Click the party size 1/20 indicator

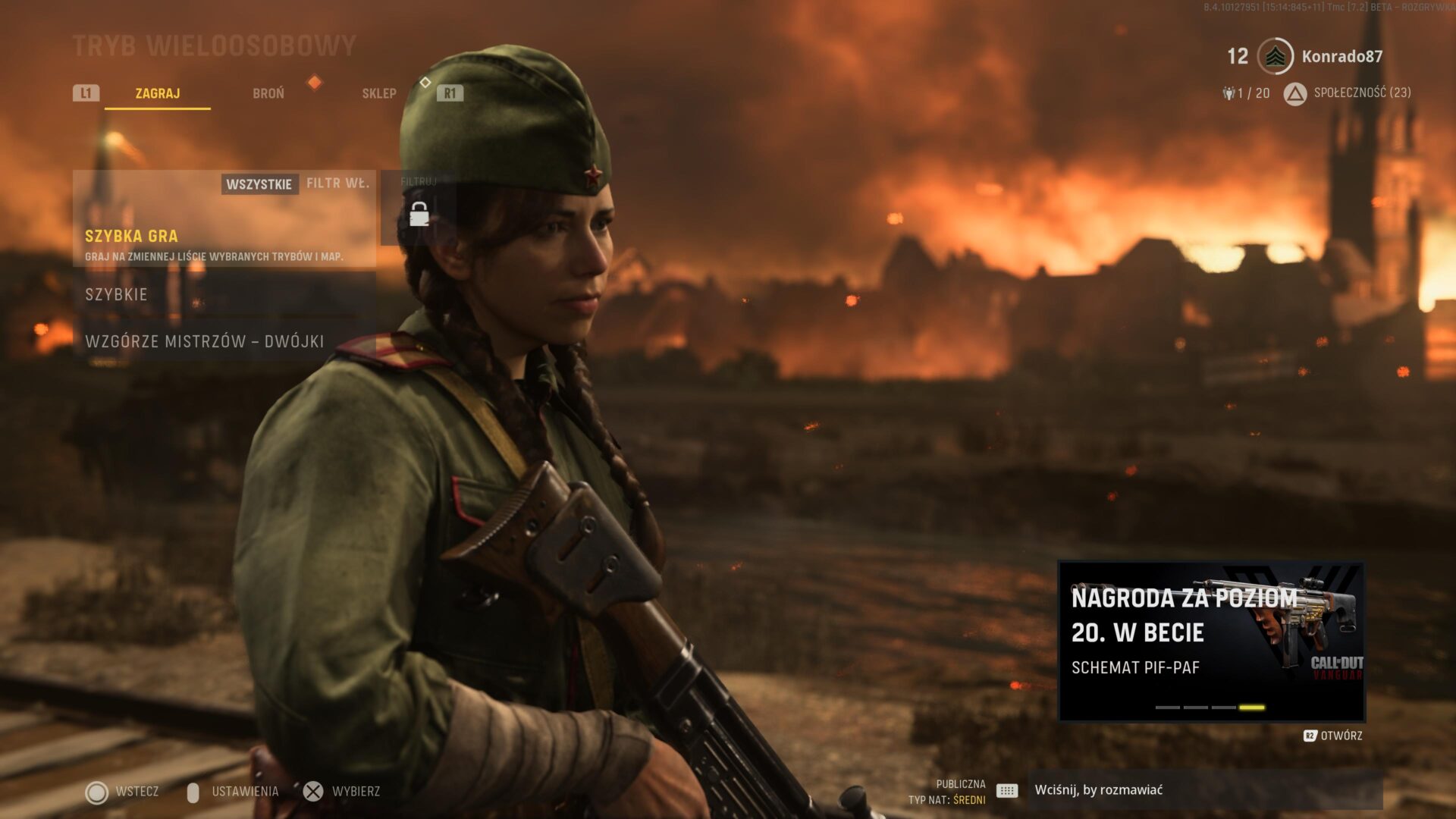1247,93
